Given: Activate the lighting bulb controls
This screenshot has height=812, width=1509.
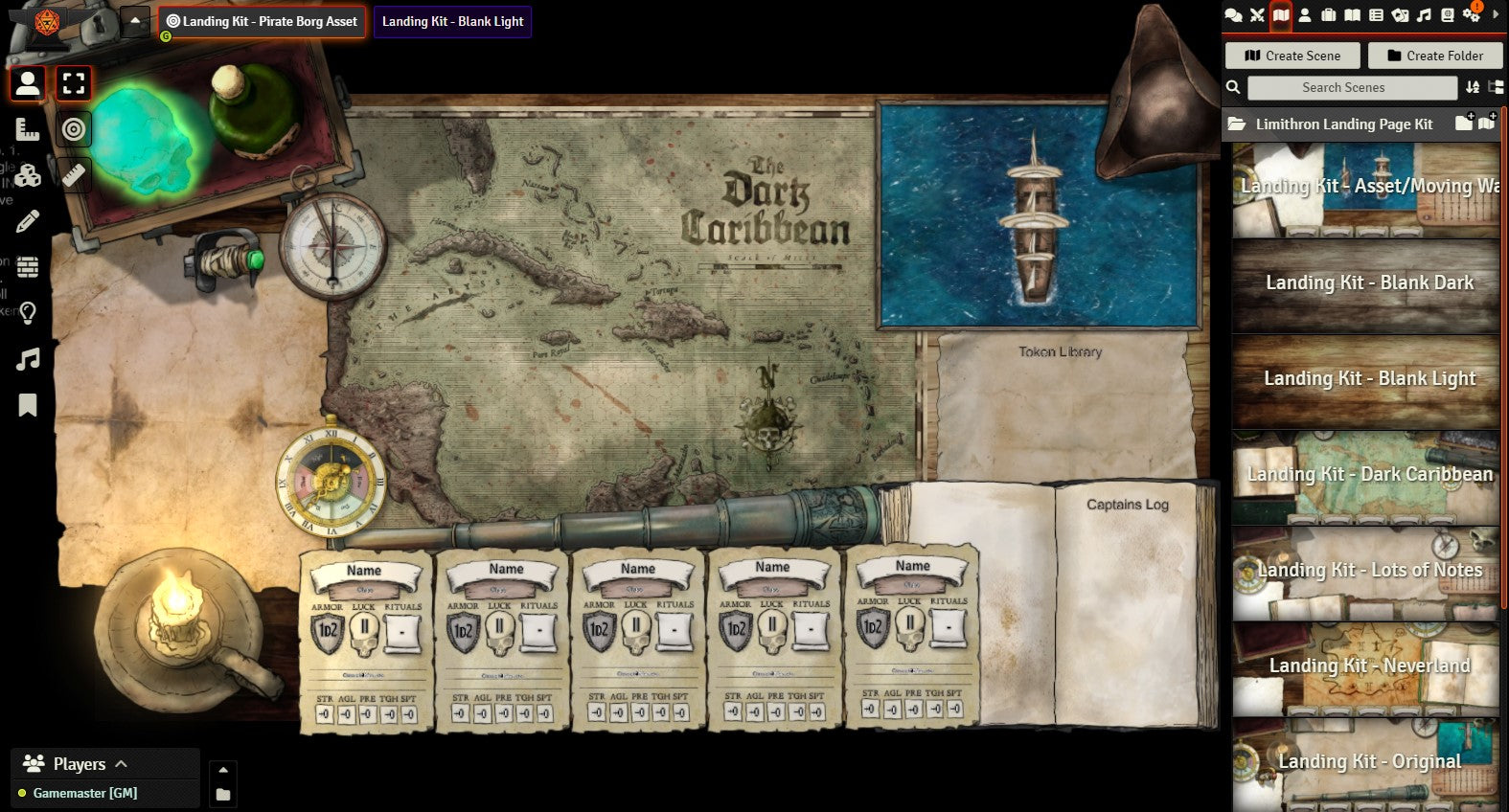Looking at the screenshot, I should click(27, 313).
